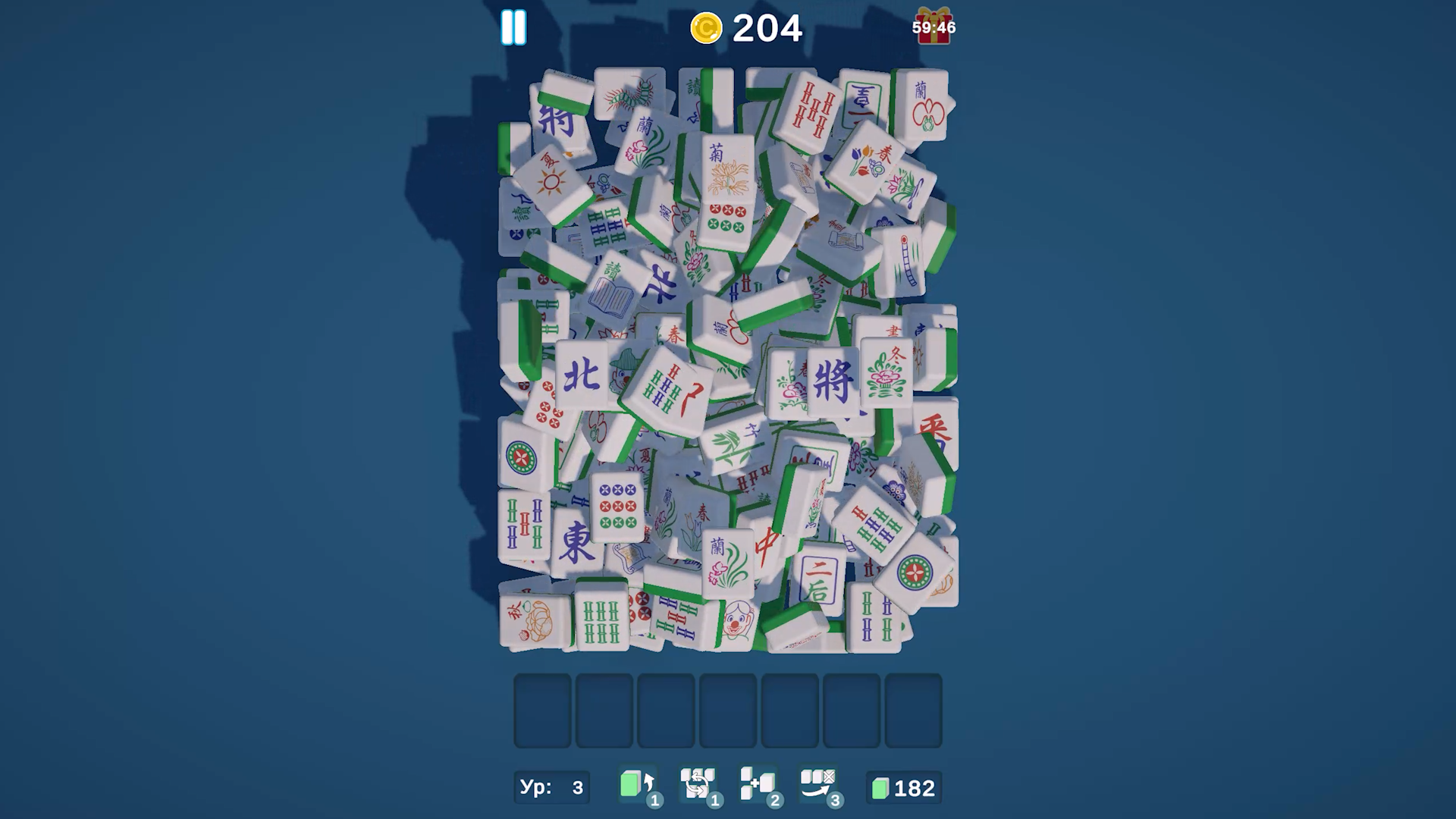
Task: Pause the game
Action: pos(513,28)
